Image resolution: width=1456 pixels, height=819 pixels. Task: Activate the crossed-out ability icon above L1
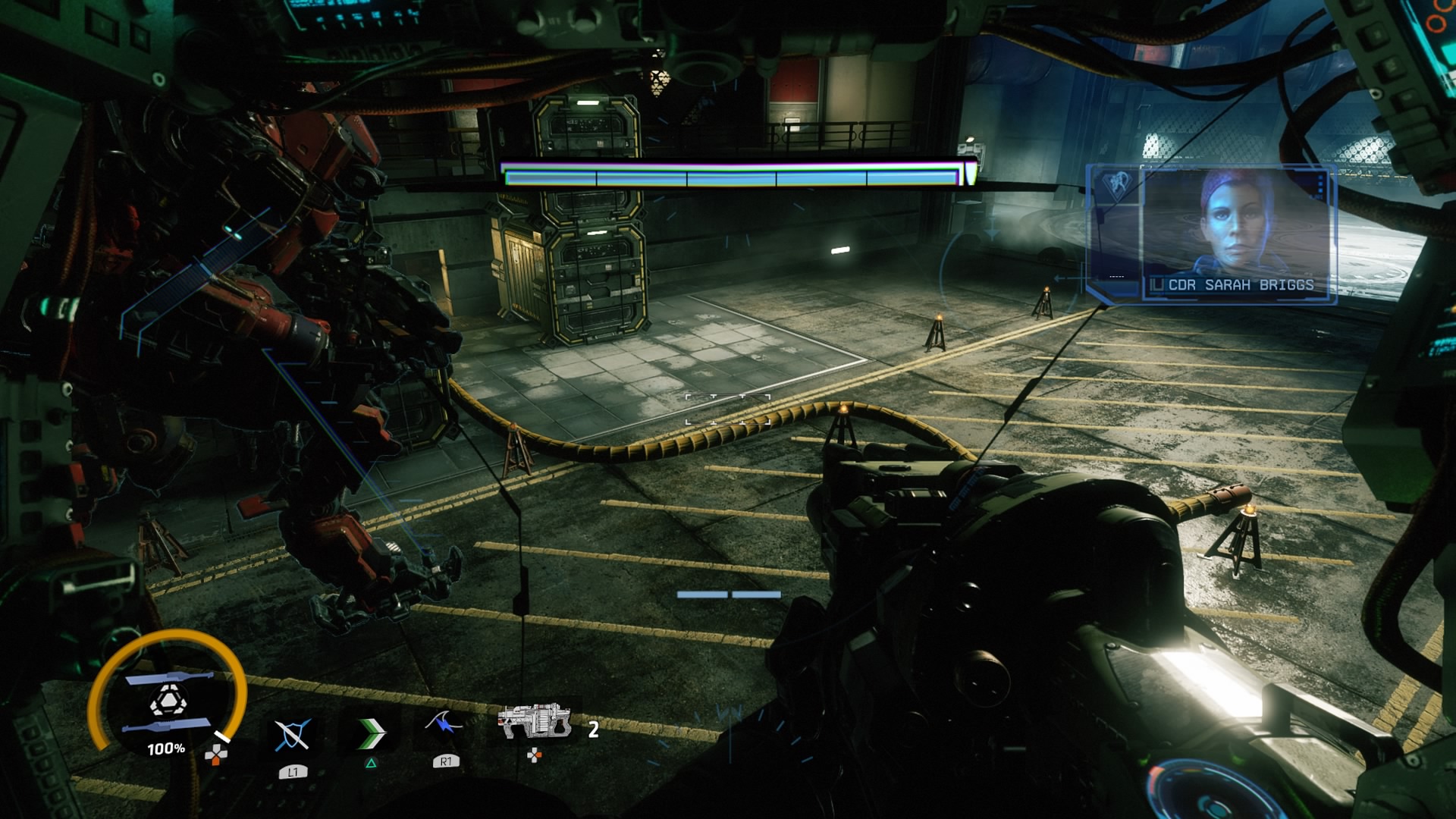click(292, 734)
